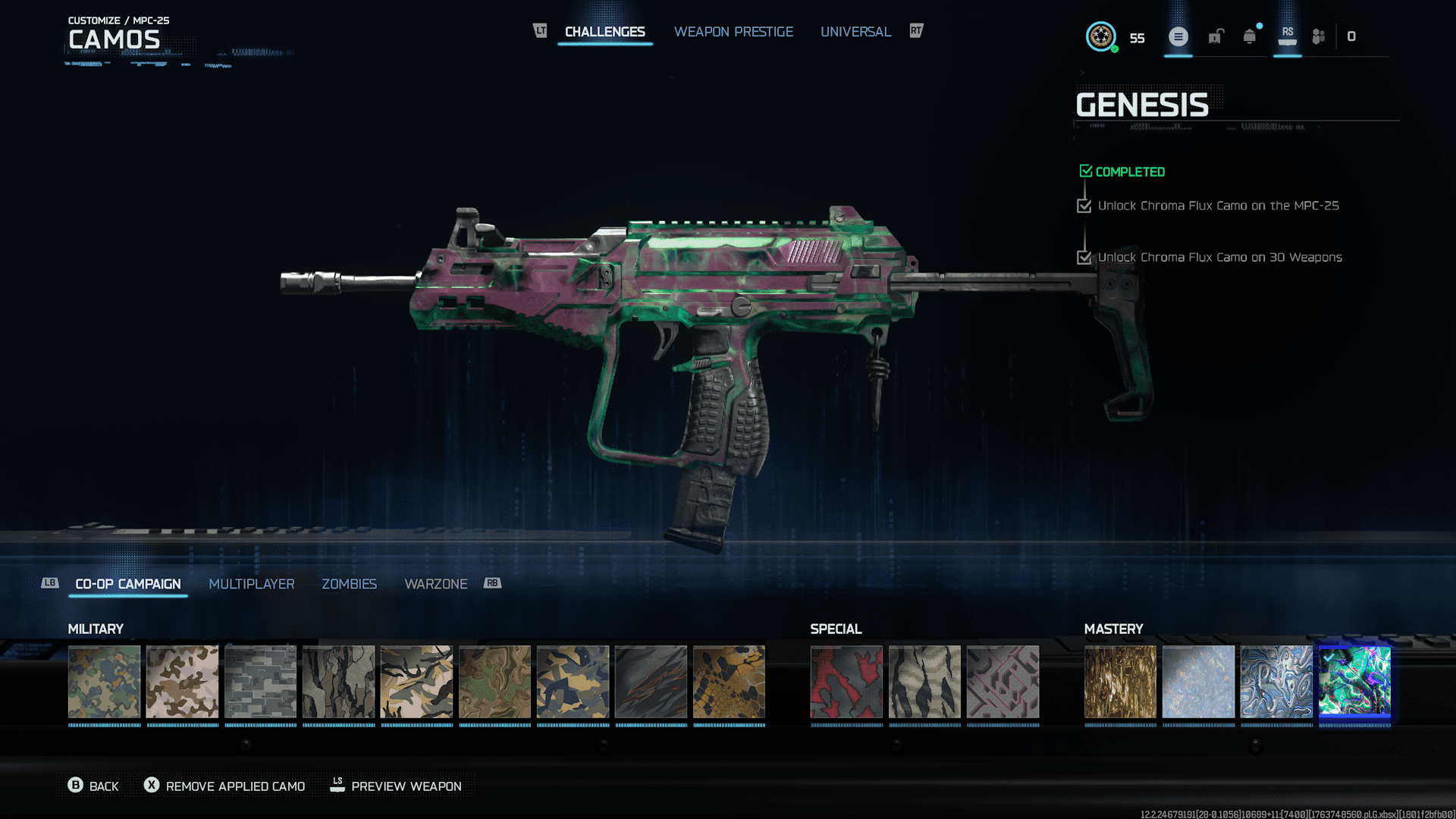Open the Weapon Prestige tab

tap(733, 32)
